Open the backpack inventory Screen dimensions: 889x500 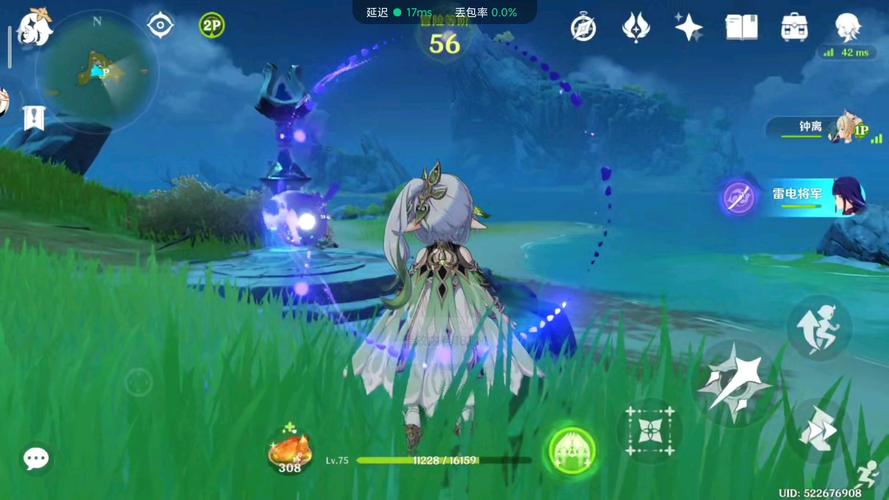(x=795, y=27)
